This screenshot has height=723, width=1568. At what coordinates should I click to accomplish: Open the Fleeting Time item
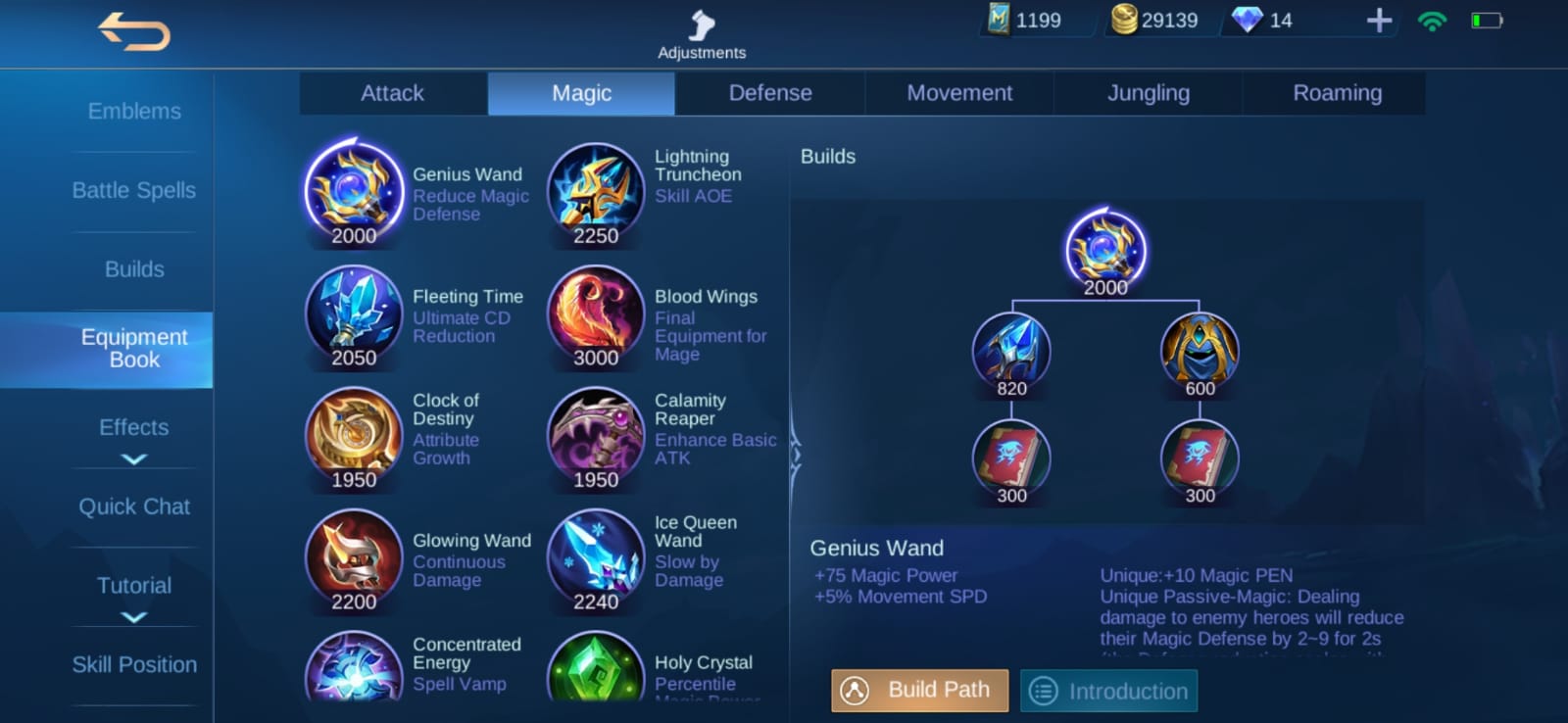pos(352,313)
